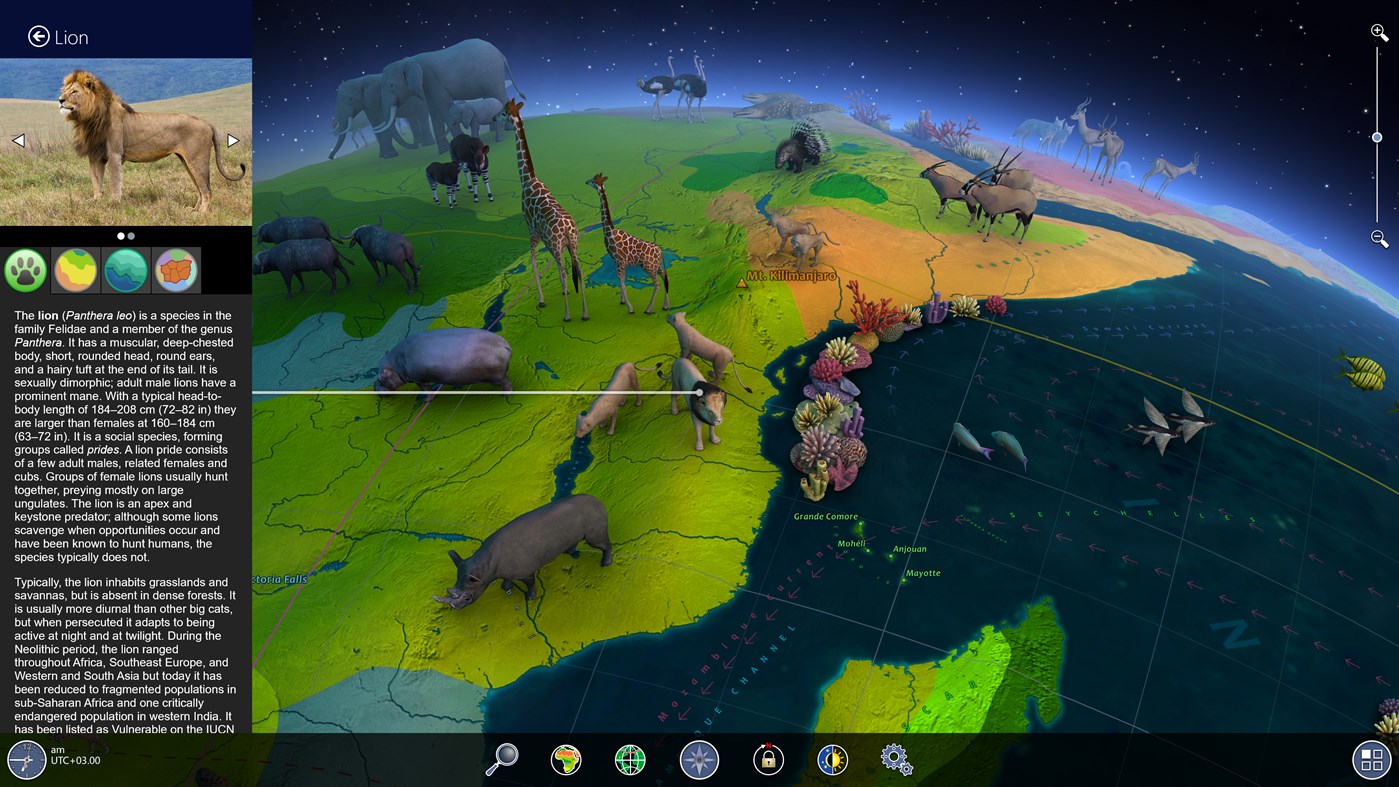The height and width of the screenshot is (787, 1399).
Task: Select the second photo page dot
Action: point(131,236)
